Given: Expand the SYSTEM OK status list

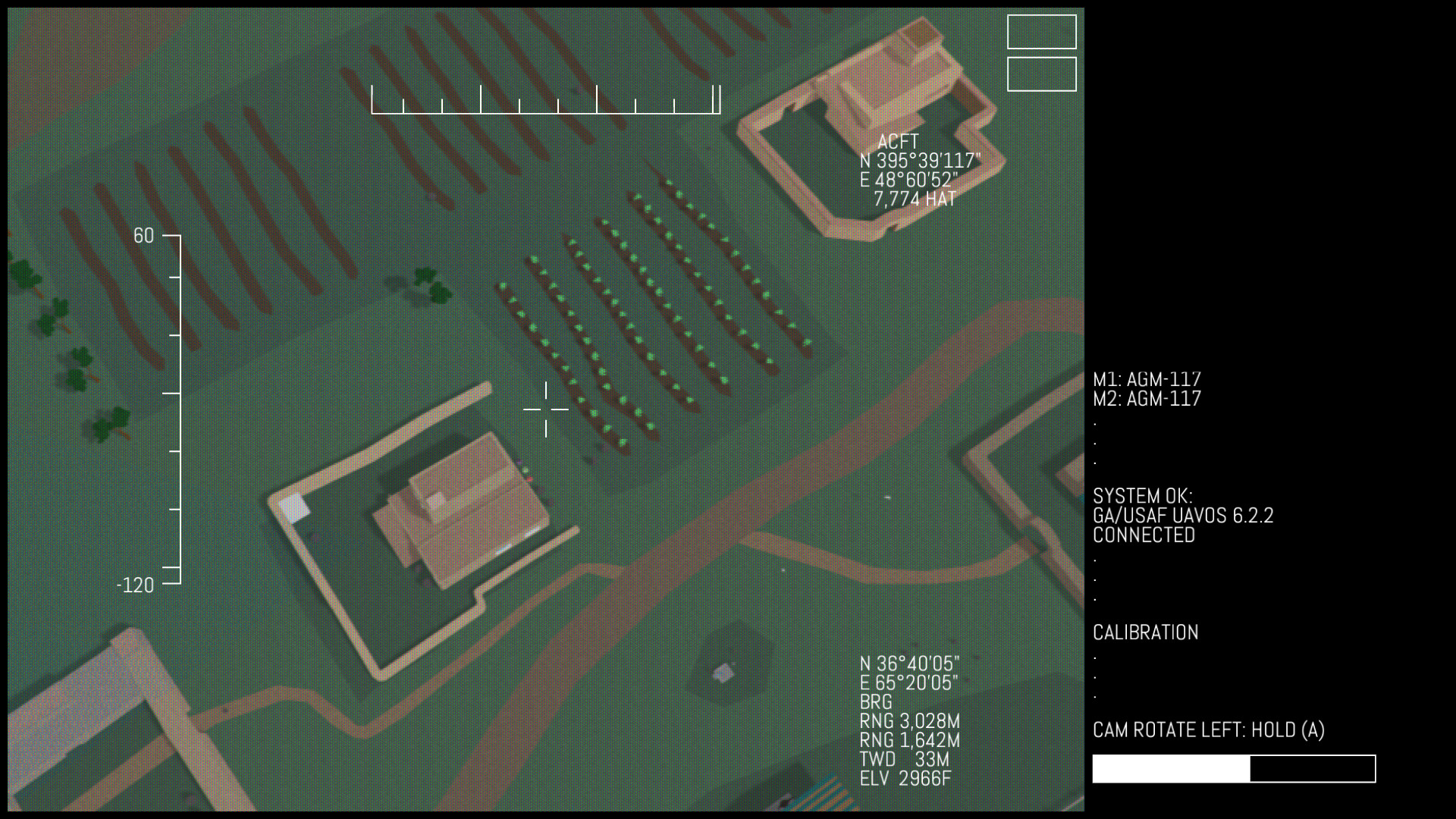Looking at the screenshot, I should point(1144,496).
